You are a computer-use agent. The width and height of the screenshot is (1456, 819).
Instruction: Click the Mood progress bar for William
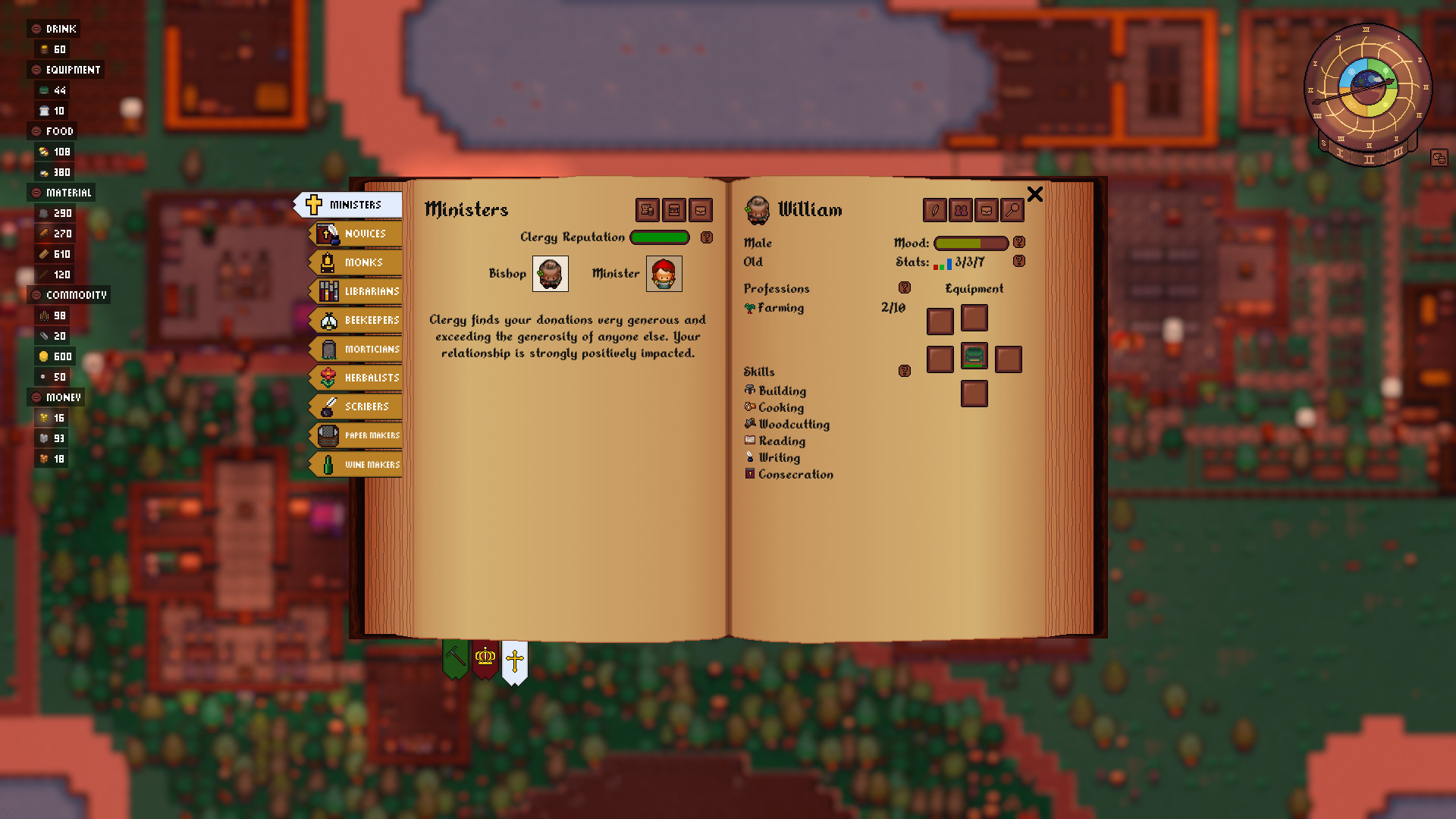[971, 243]
